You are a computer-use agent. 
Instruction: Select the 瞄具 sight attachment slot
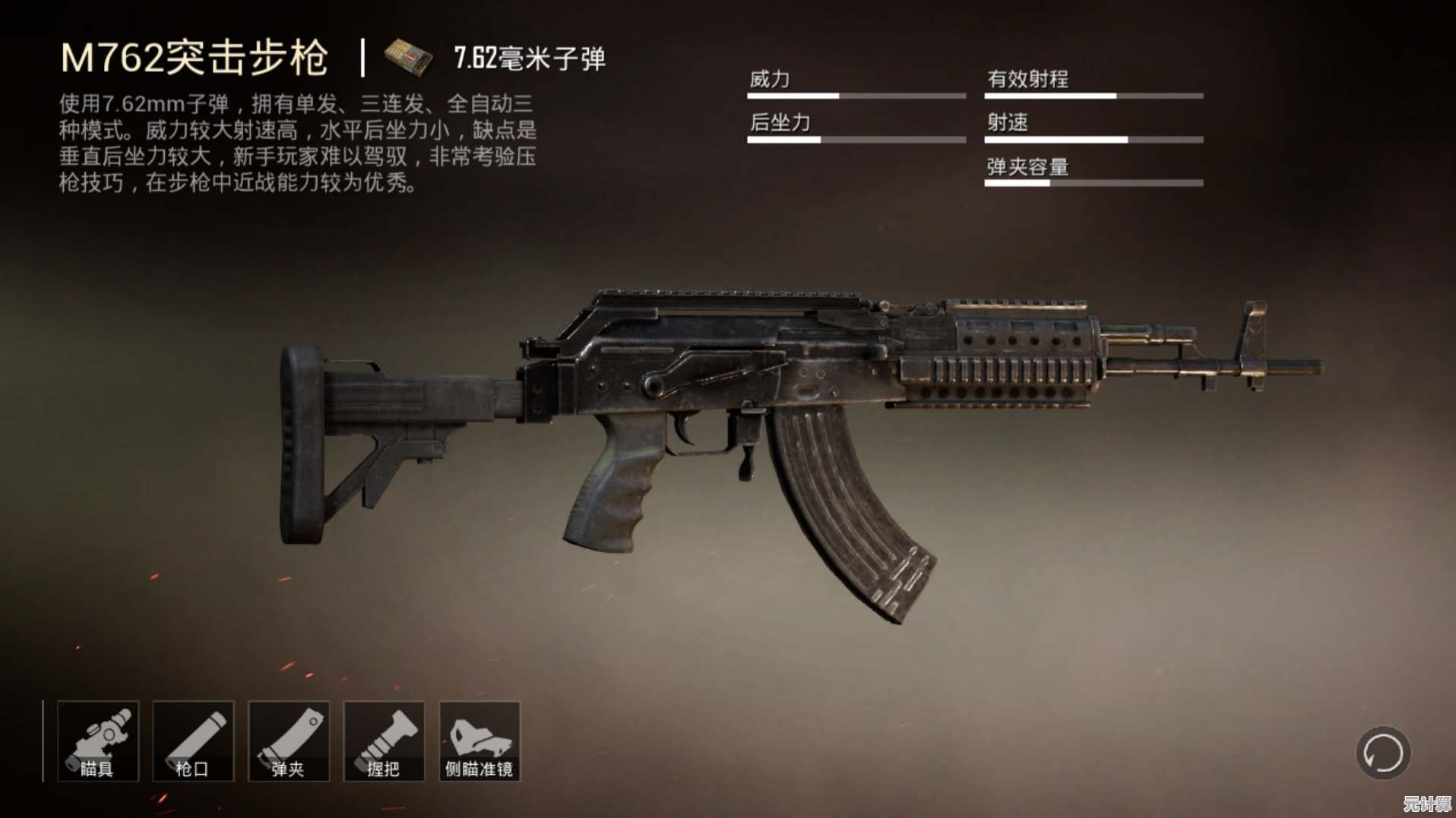tap(98, 741)
